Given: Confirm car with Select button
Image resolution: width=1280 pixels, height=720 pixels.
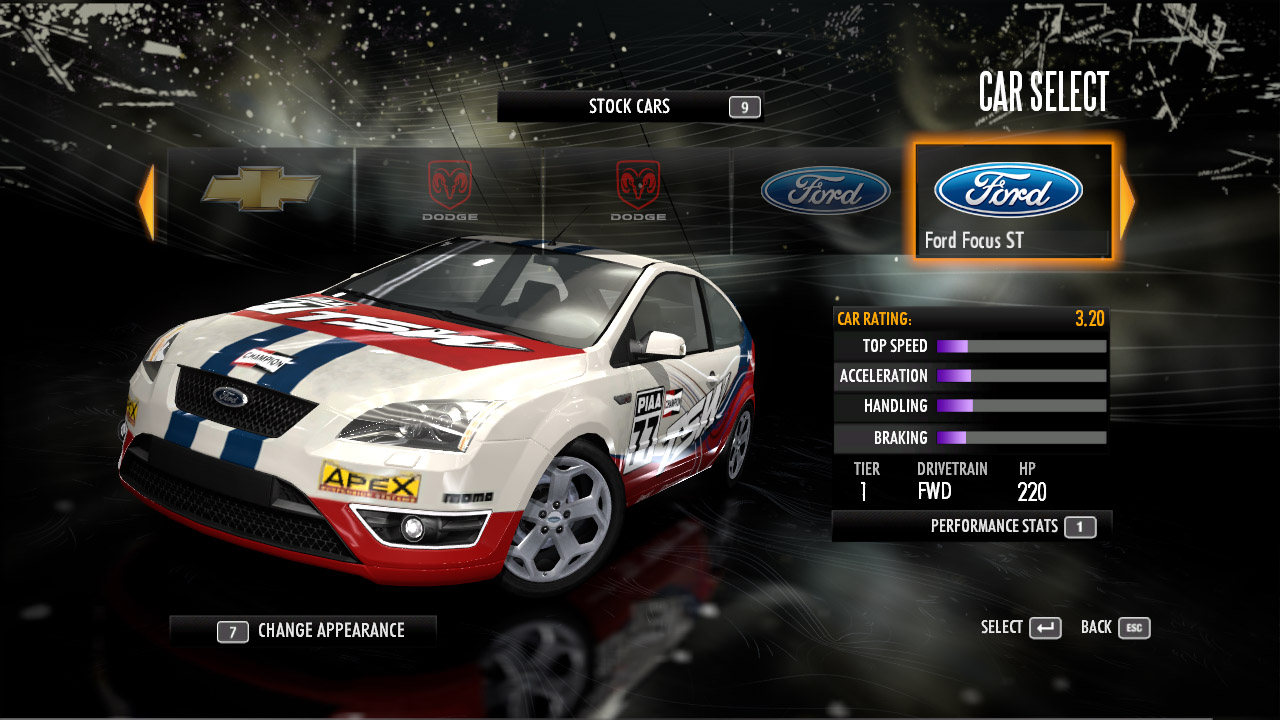Looking at the screenshot, I should (x=1021, y=628).
